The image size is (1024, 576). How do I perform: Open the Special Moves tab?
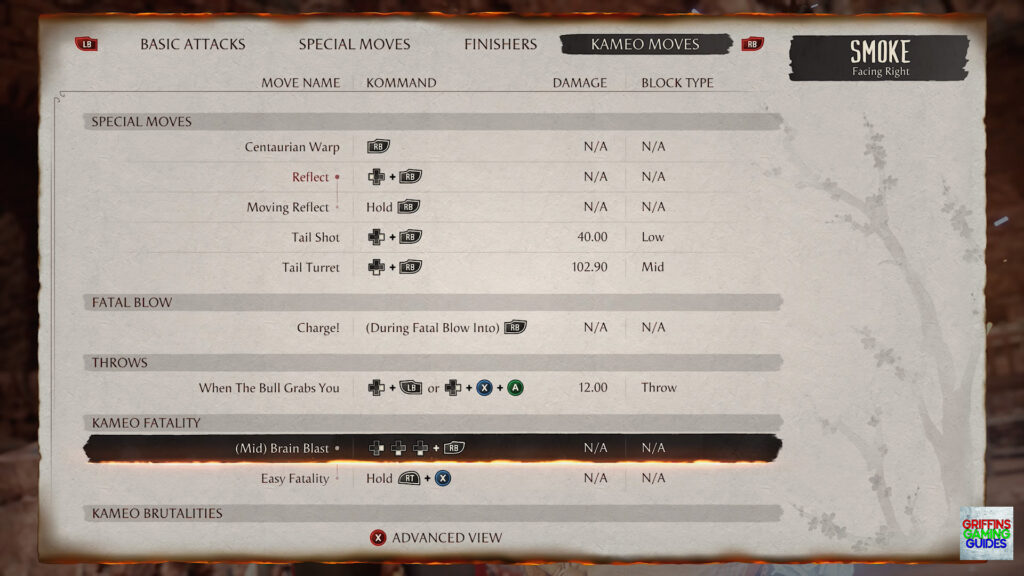354,44
